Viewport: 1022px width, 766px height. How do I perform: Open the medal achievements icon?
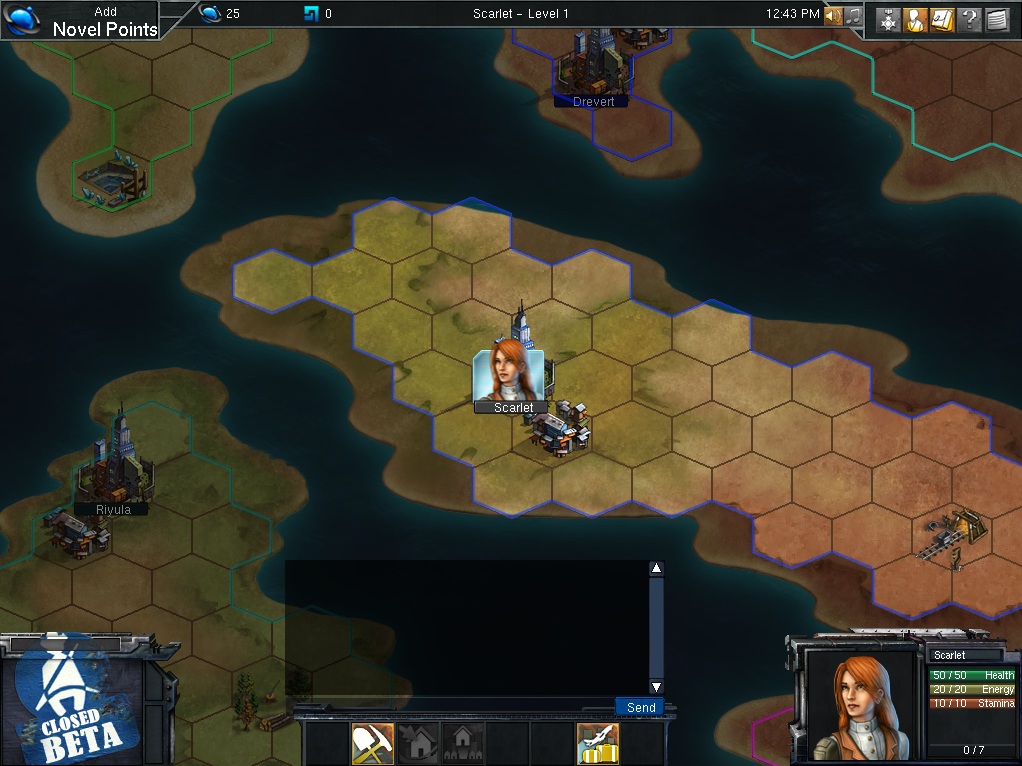(x=889, y=20)
